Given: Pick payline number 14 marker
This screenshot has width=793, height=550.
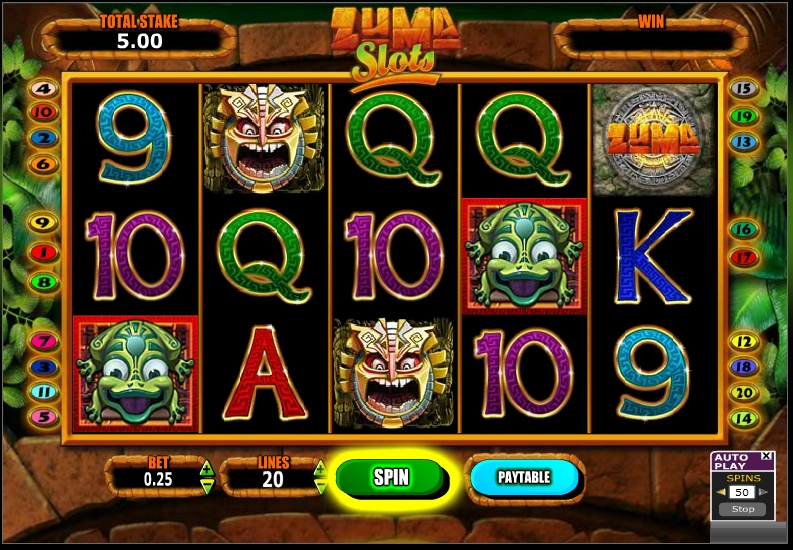Looking at the screenshot, I should pos(743,418).
